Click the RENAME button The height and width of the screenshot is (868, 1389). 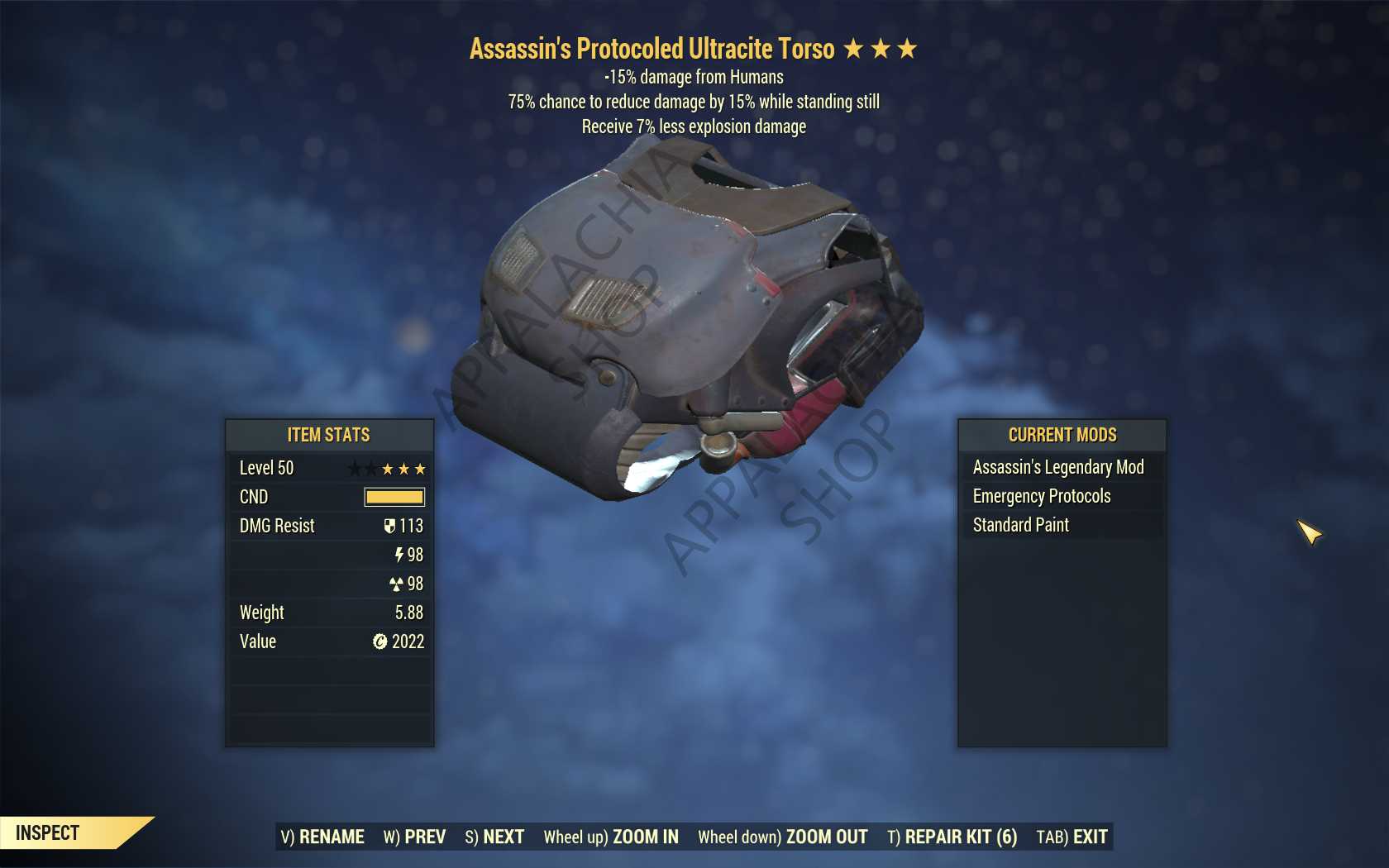pyautogui.click(x=322, y=837)
